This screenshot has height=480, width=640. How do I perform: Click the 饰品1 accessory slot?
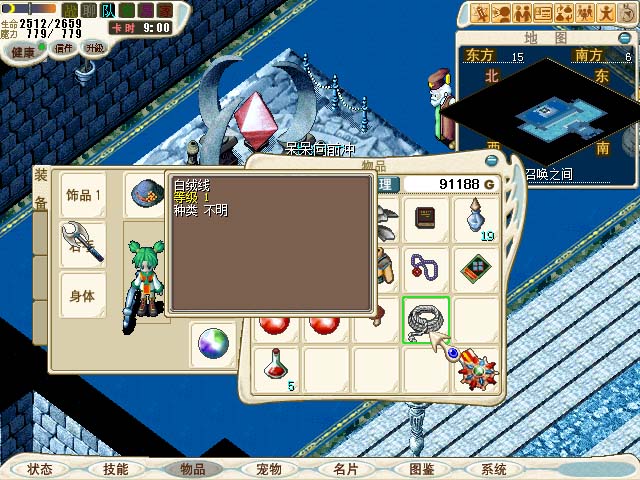tap(84, 195)
